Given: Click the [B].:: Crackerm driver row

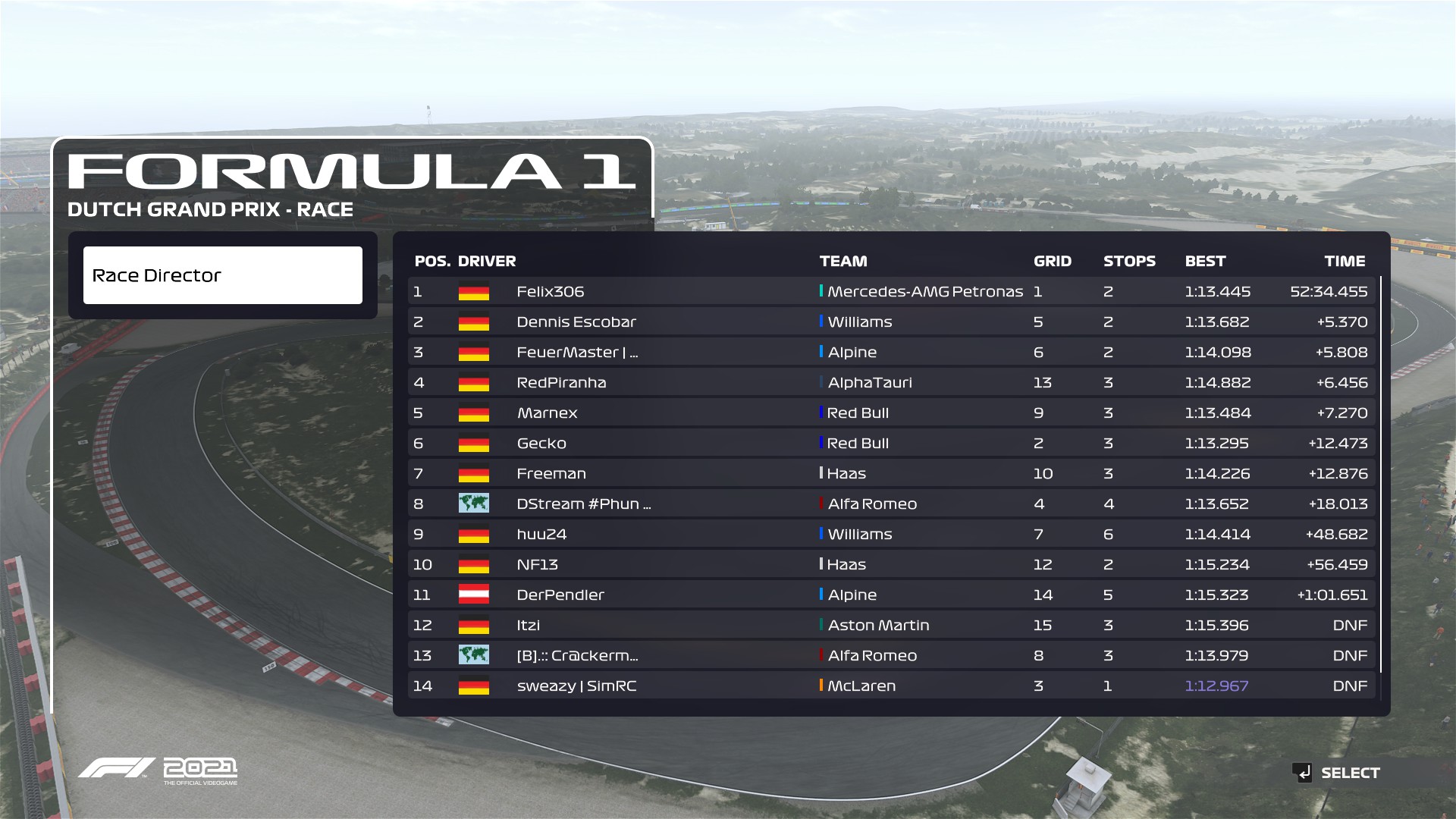Looking at the screenshot, I should [x=891, y=655].
